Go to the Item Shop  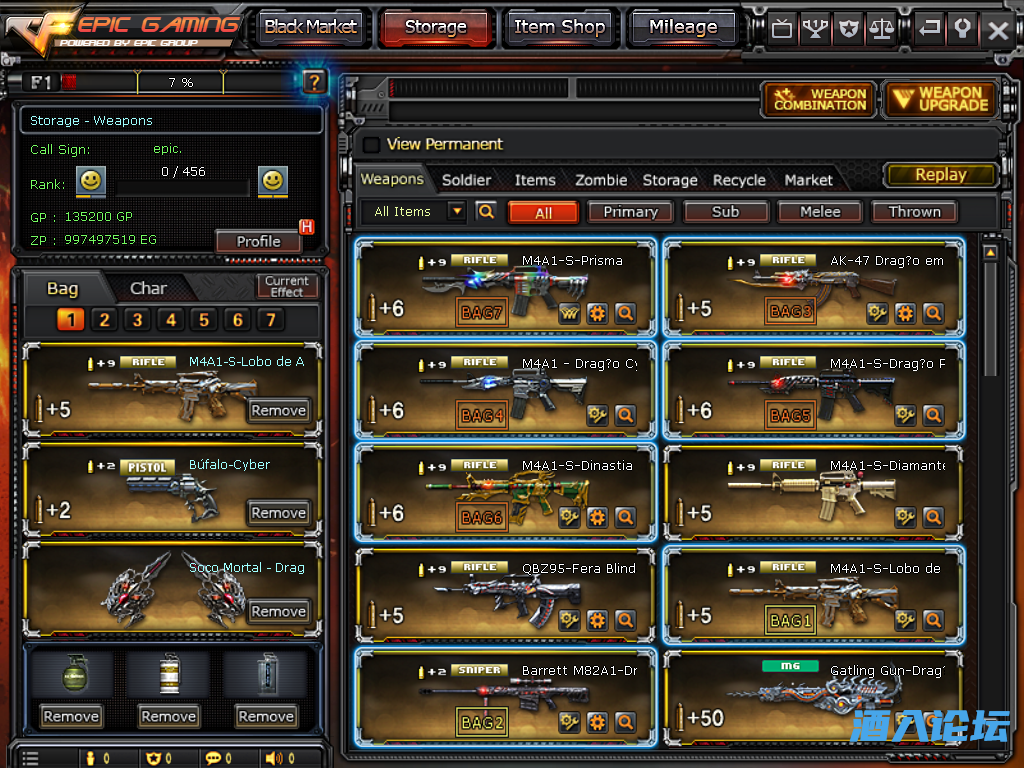pyautogui.click(x=559, y=28)
